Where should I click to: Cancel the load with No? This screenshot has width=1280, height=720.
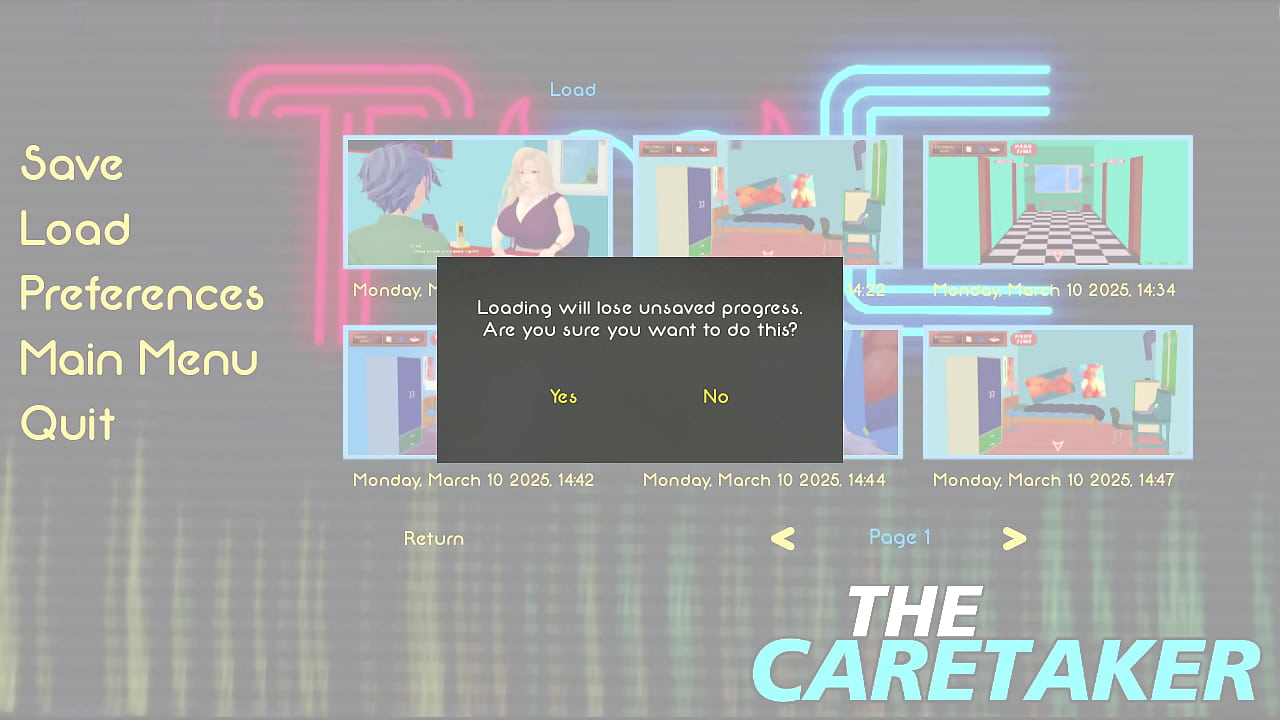pos(715,396)
